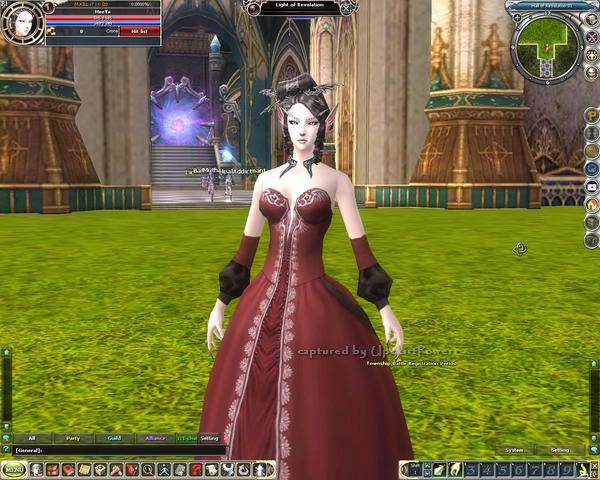600x480 pixels.
Task: Show the Guild chat tab
Action: [115, 438]
